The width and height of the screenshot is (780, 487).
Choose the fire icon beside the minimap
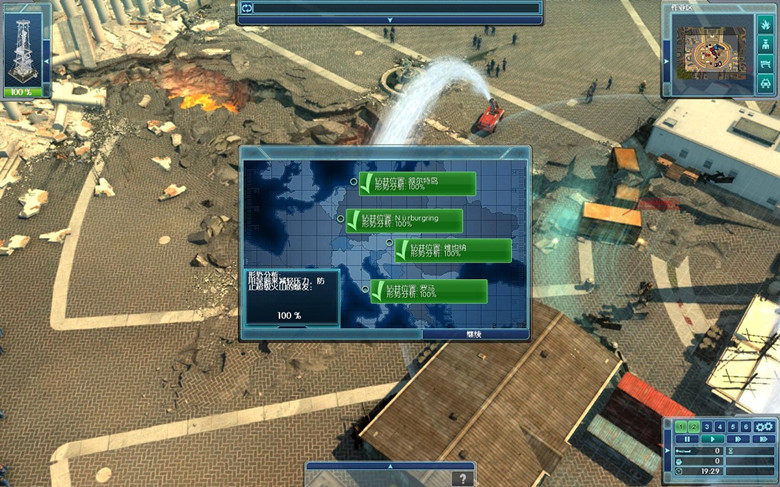click(x=765, y=23)
